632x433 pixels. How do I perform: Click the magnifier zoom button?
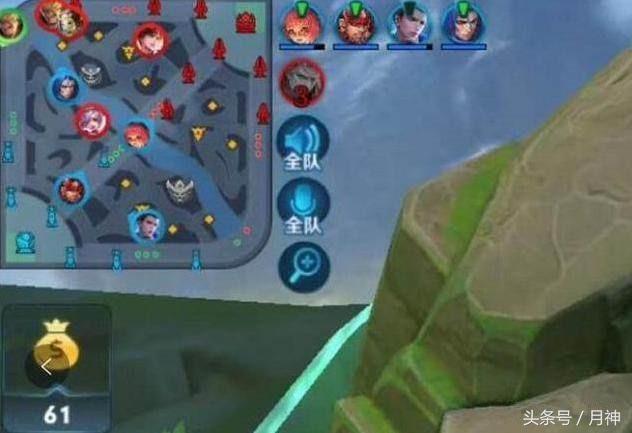click(x=303, y=263)
